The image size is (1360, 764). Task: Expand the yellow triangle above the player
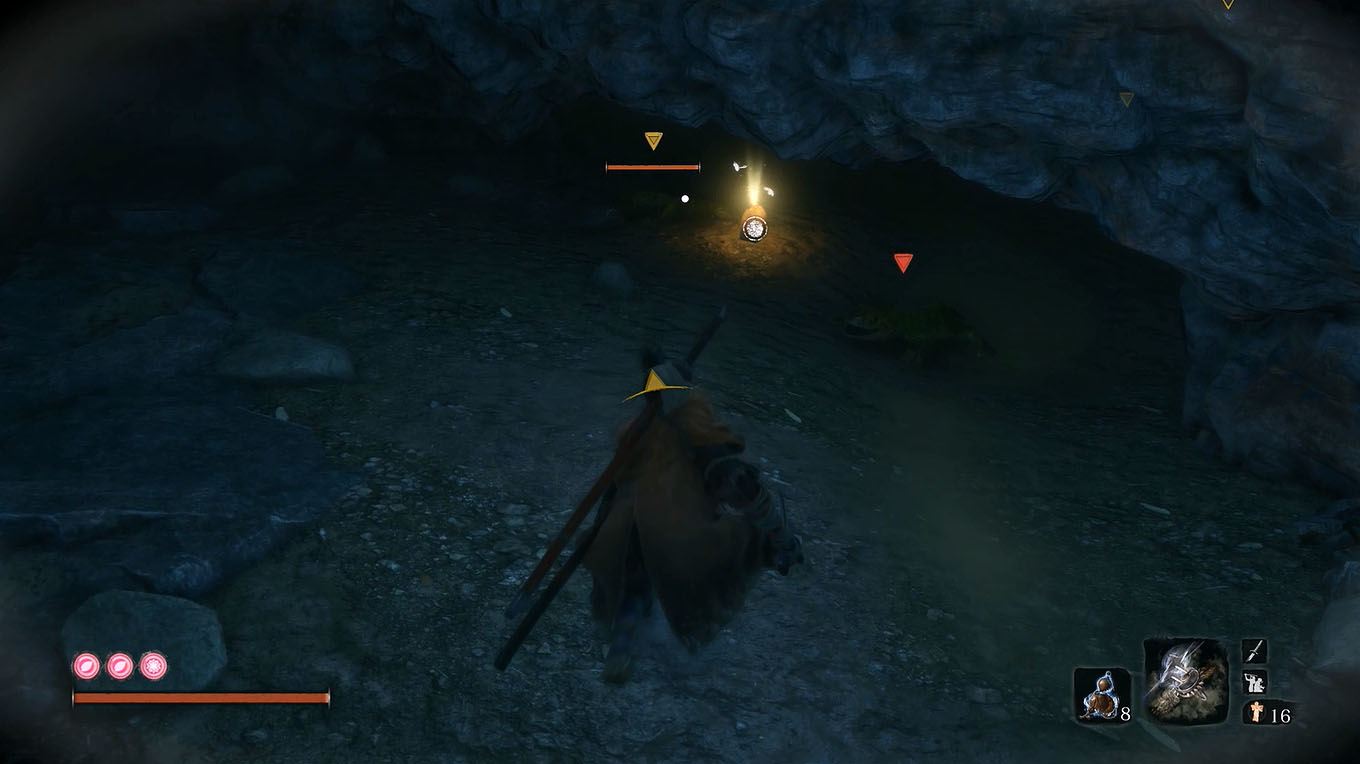pyautogui.click(x=655, y=378)
